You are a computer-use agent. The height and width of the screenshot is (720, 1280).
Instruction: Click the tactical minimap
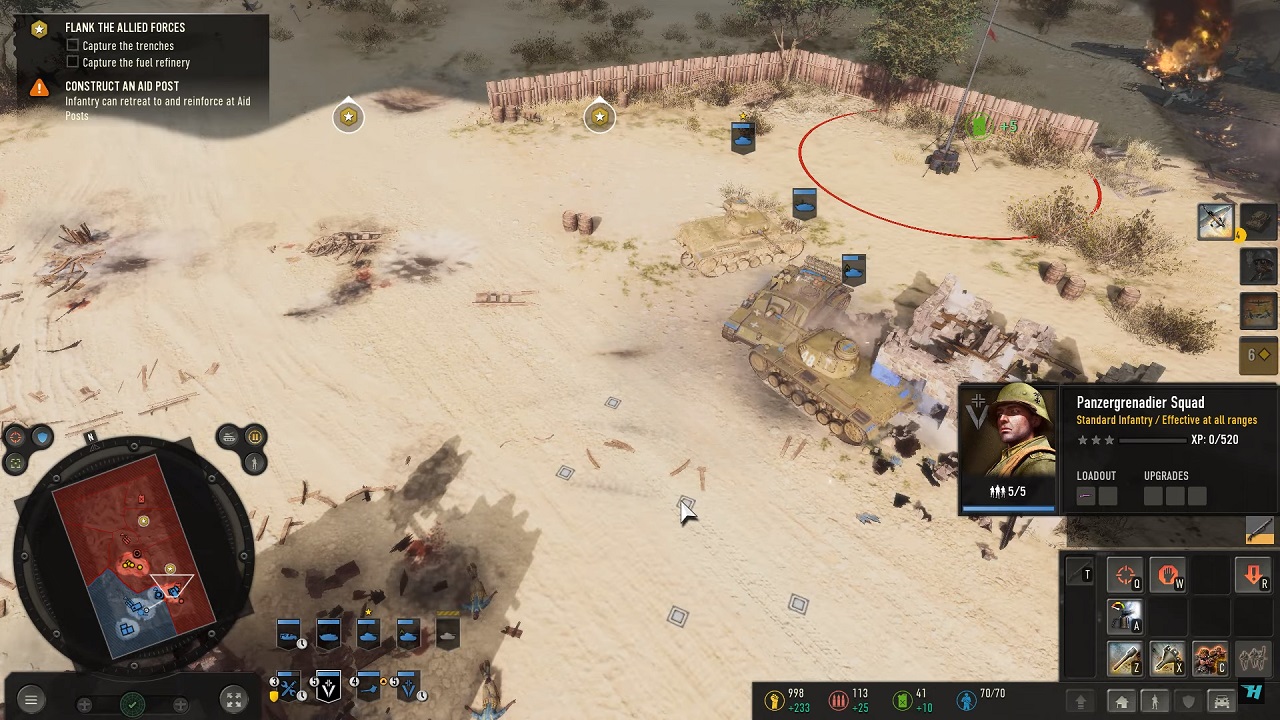(x=135, y=555)
